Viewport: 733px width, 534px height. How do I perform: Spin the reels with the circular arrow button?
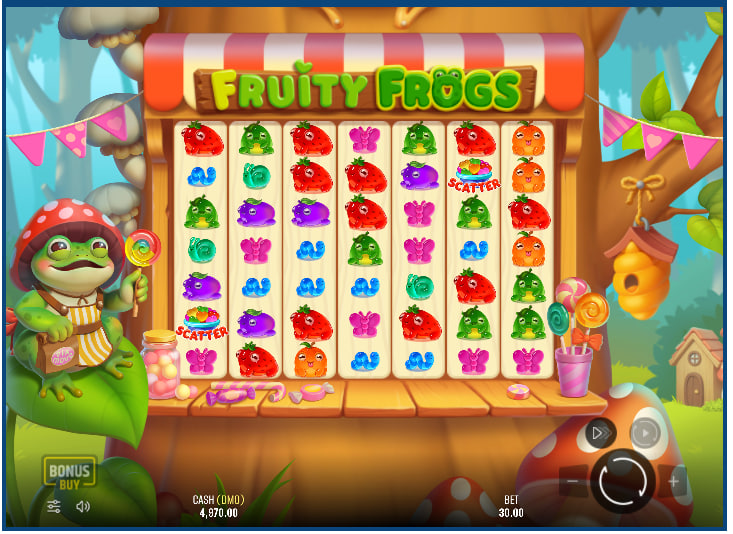coord(623,481)
